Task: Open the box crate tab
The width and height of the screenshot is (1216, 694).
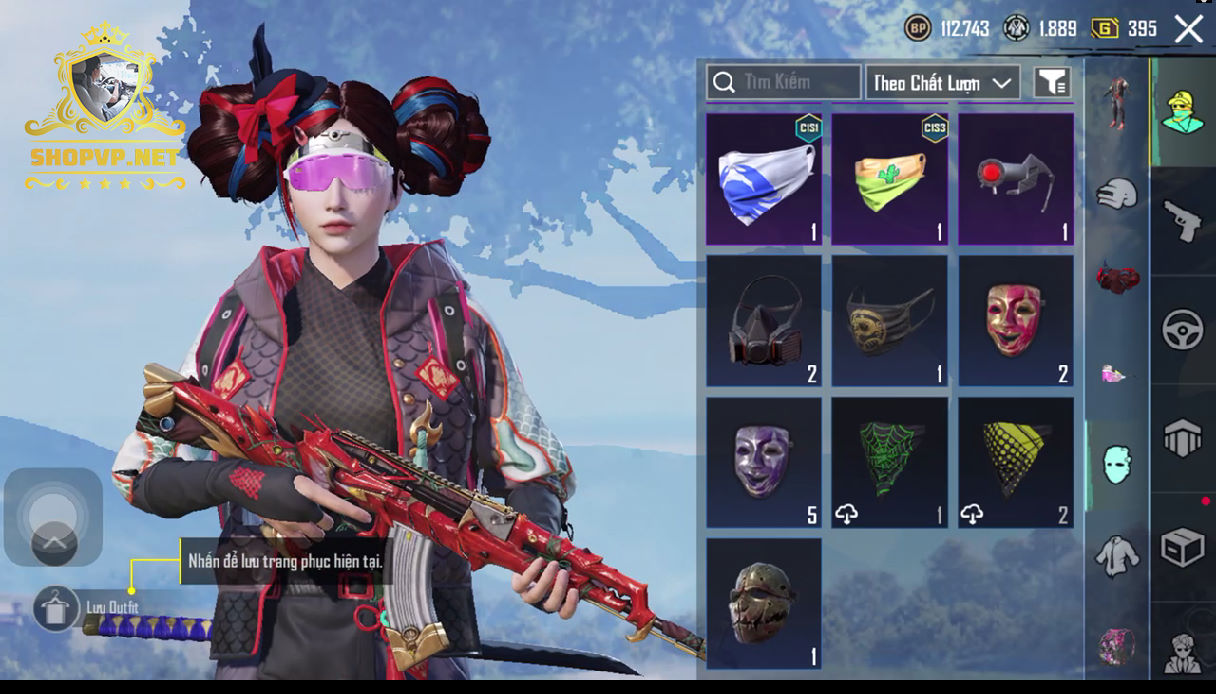Action: point(1182,547)
